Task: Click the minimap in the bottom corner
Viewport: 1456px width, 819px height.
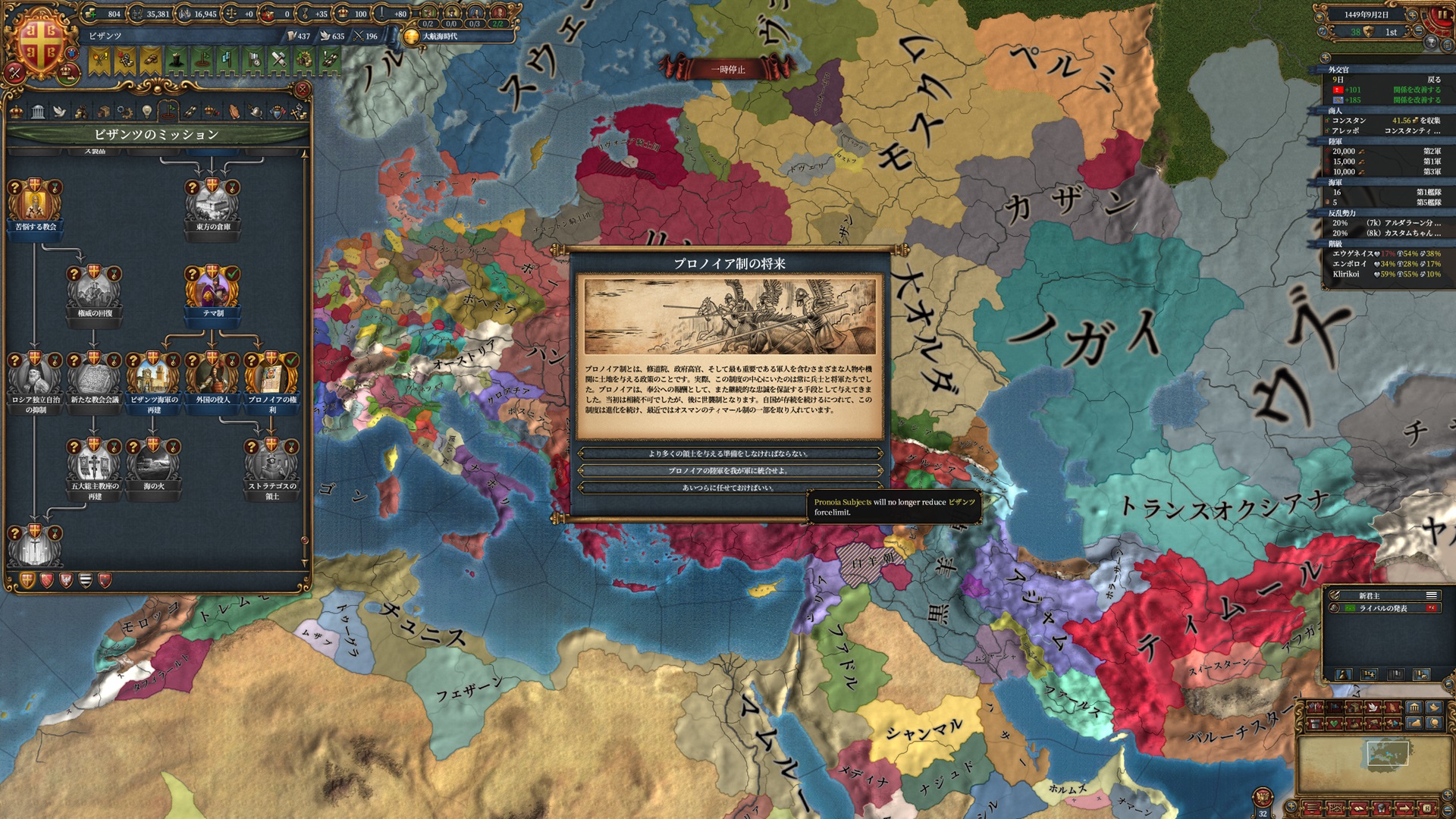Action: pyautogui.click(x=1374, y=764)
